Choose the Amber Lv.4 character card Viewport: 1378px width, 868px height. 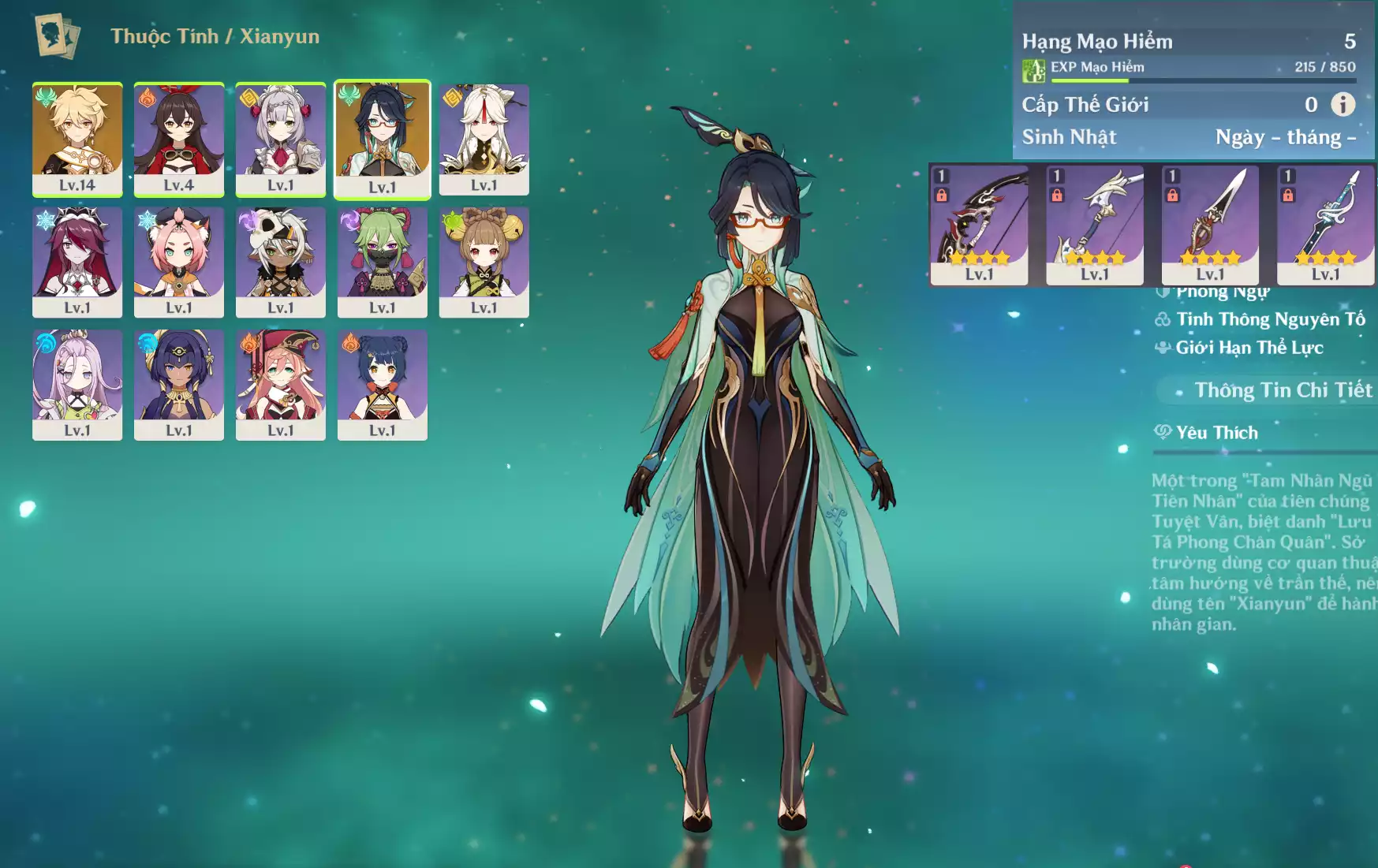point(179,139)
